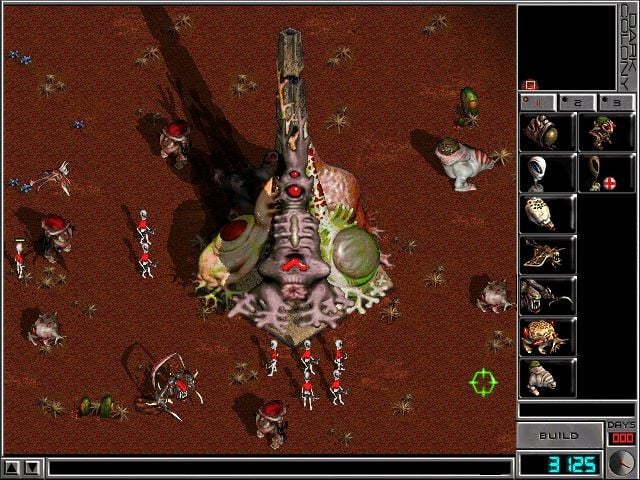
Task: Select the green-capped red alien build icon
Action: coord(606,132)
